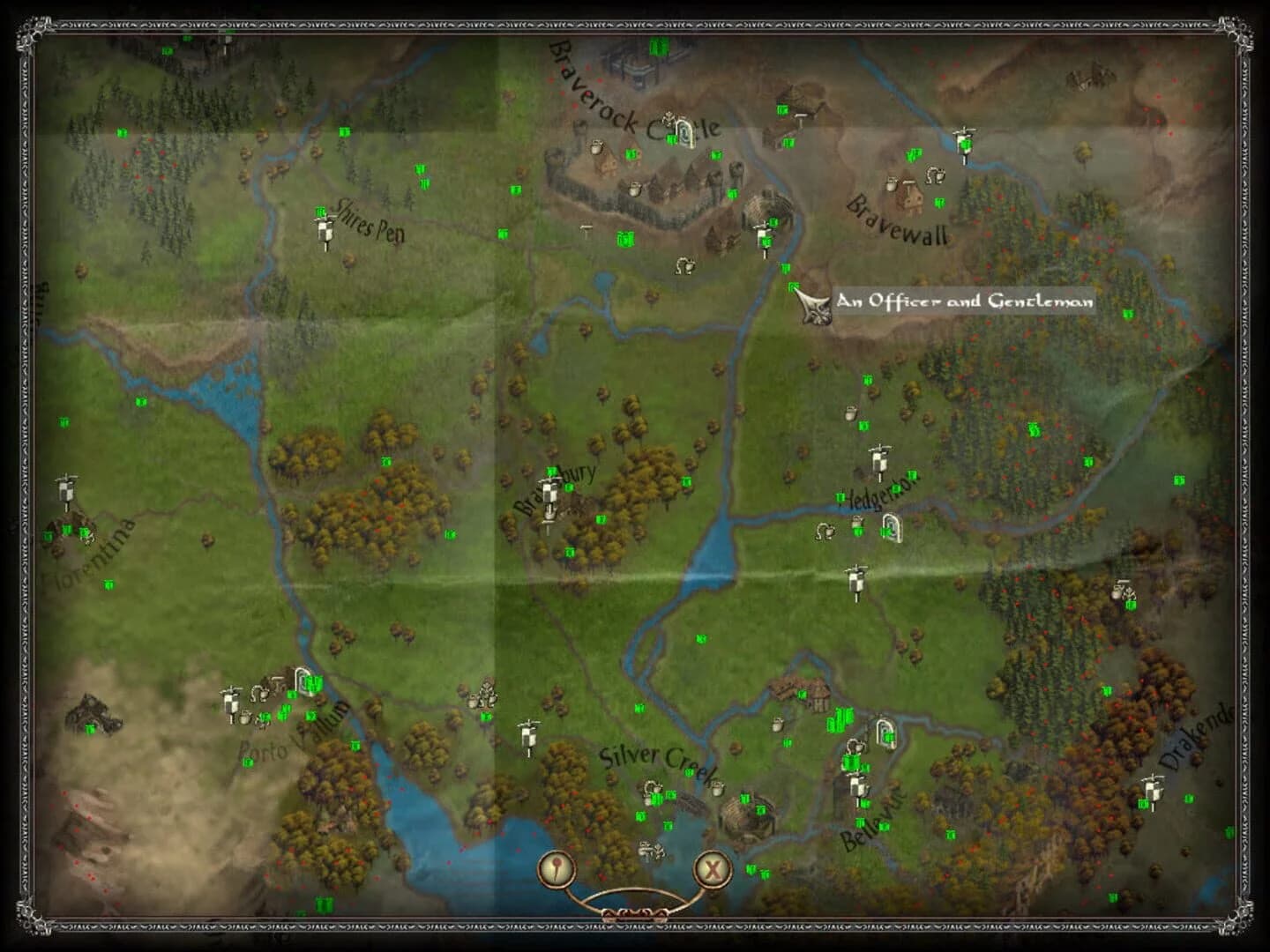
Task: Click the map pin button at bottom
Action: click(x=556, y=866)
